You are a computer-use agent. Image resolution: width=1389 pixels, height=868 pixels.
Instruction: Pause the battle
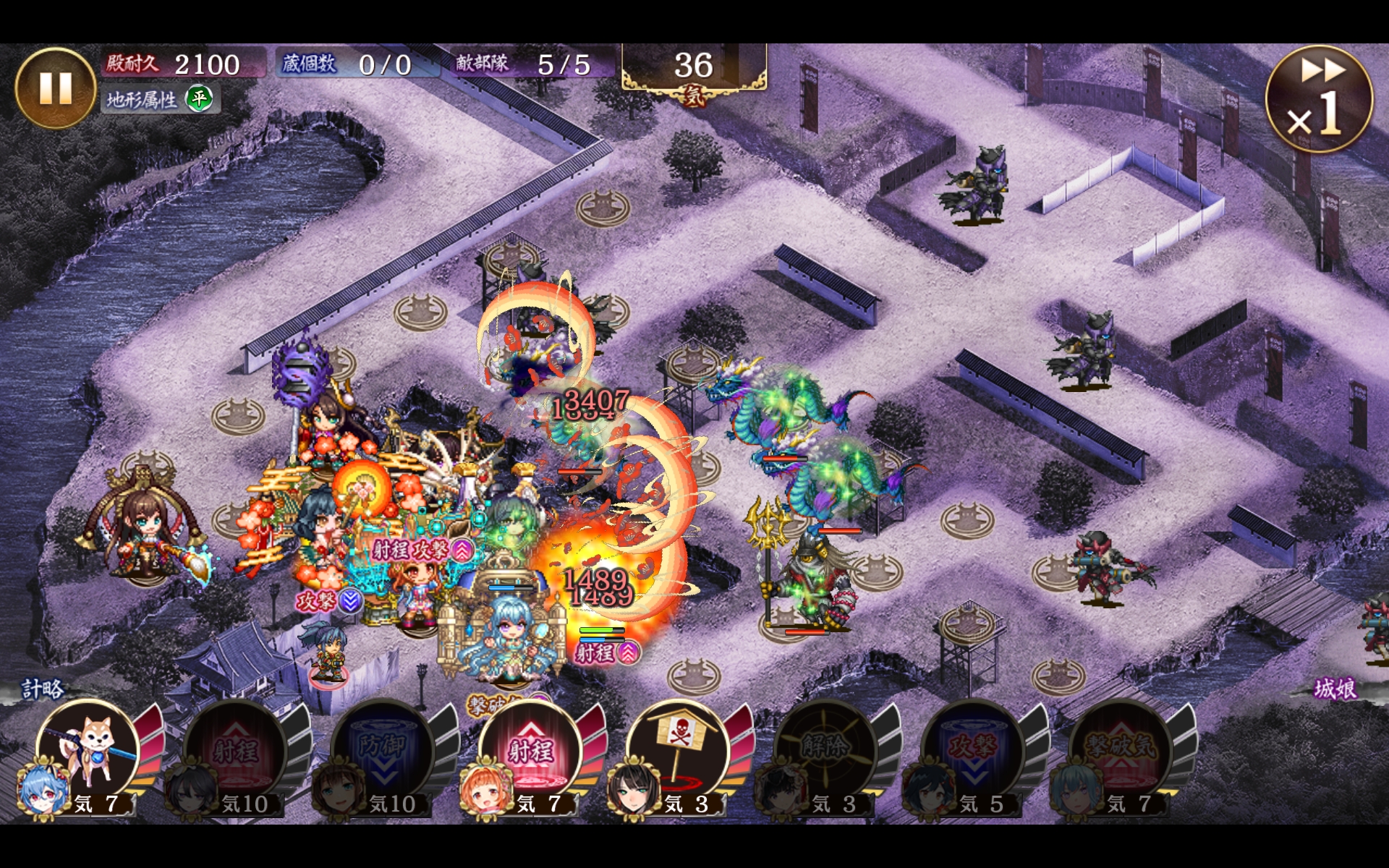point(55,88)
